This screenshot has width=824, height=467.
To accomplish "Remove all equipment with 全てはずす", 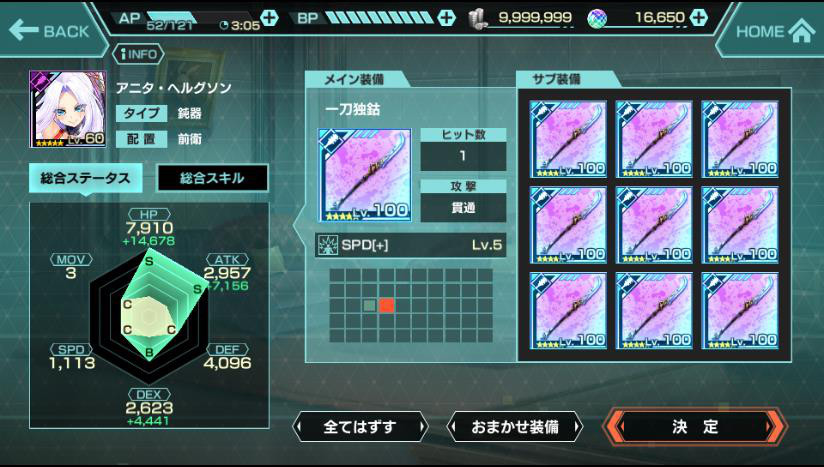I will 360,427.
